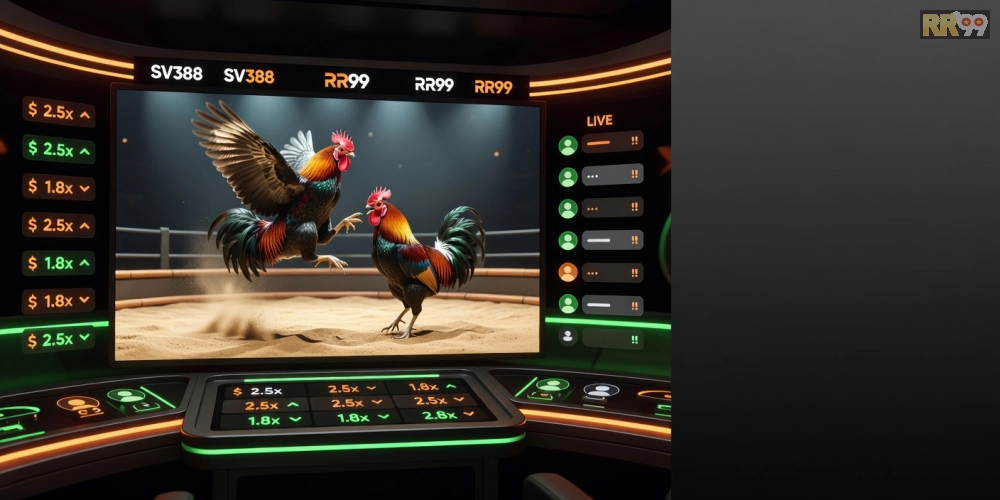
Task: Choose the white 2.5x odds with dollar sign
Action: point(260,390)
